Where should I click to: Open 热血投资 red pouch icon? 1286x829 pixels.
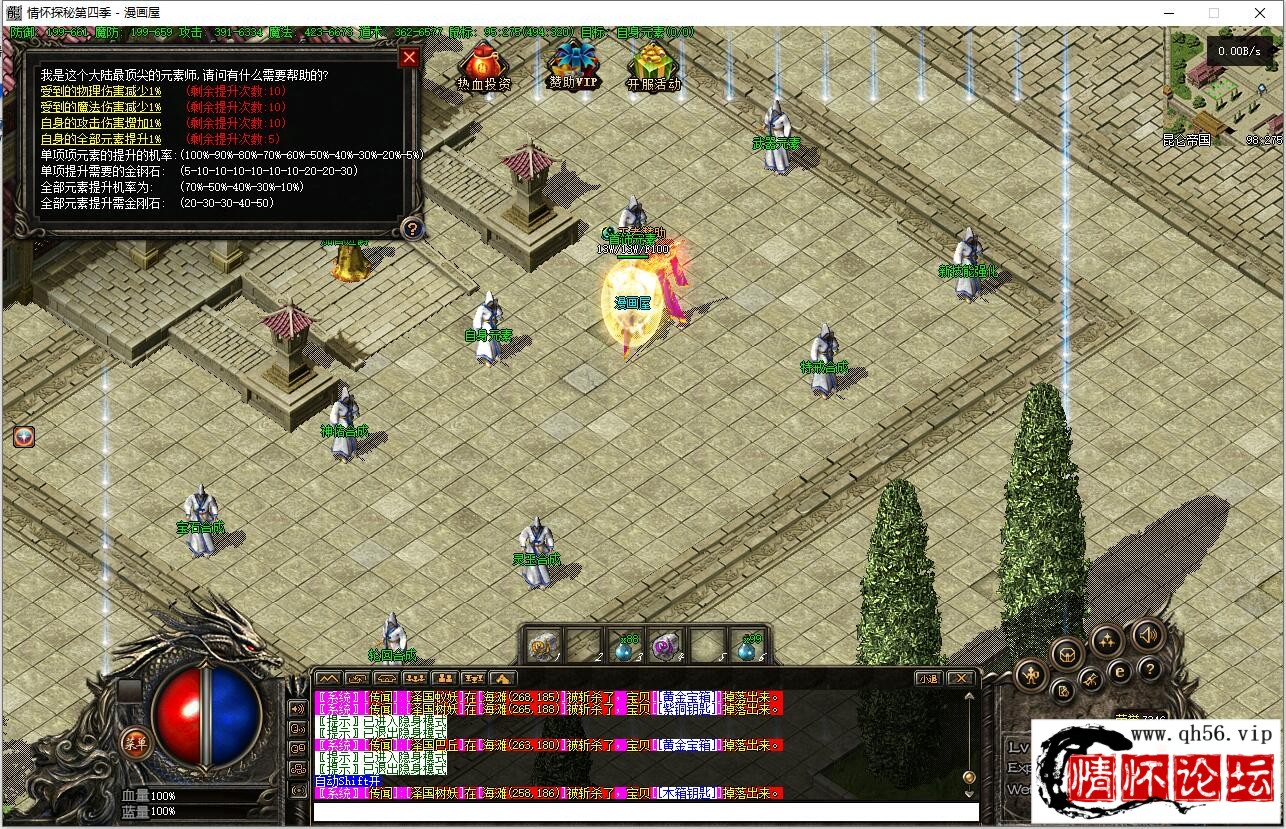[483, 63]
